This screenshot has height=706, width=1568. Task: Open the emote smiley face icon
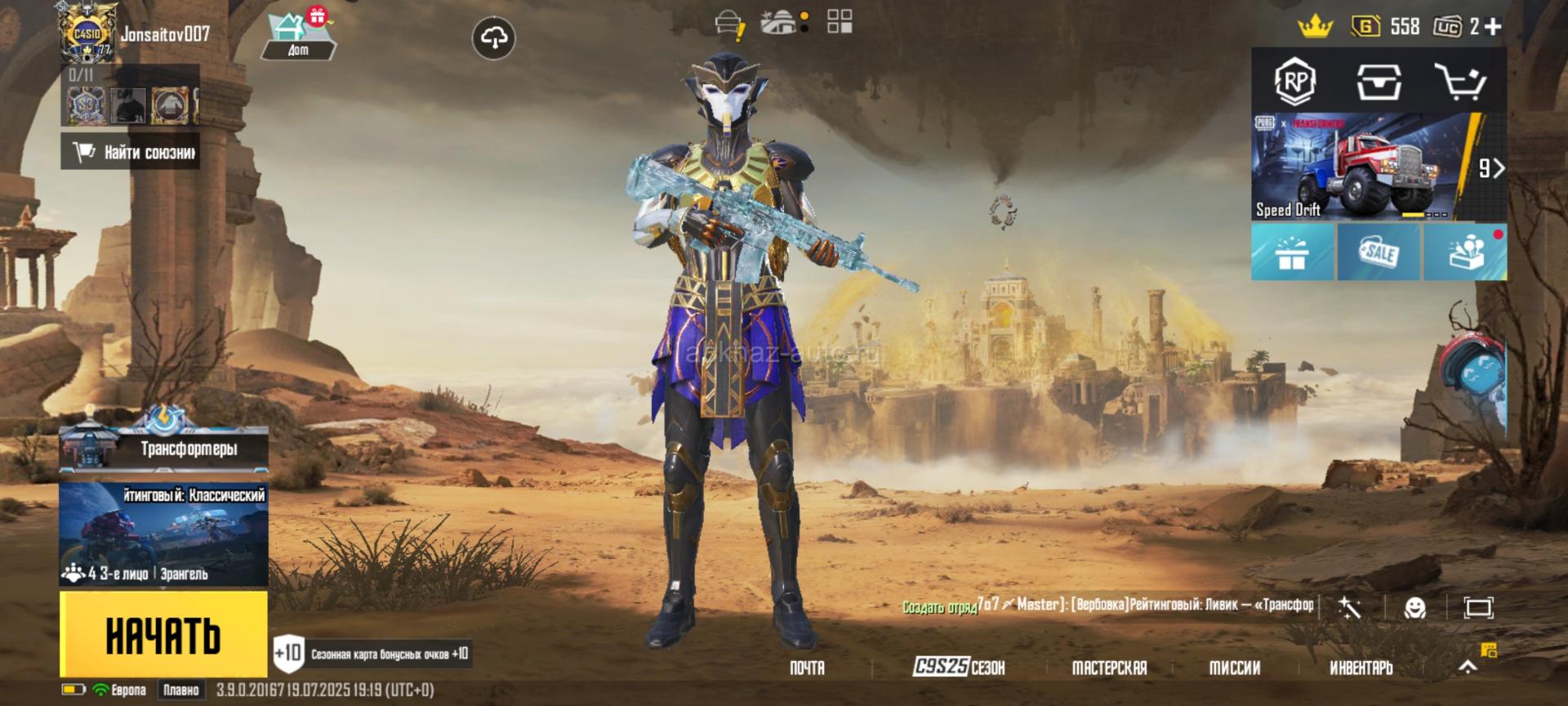(x=1414, y=607)
